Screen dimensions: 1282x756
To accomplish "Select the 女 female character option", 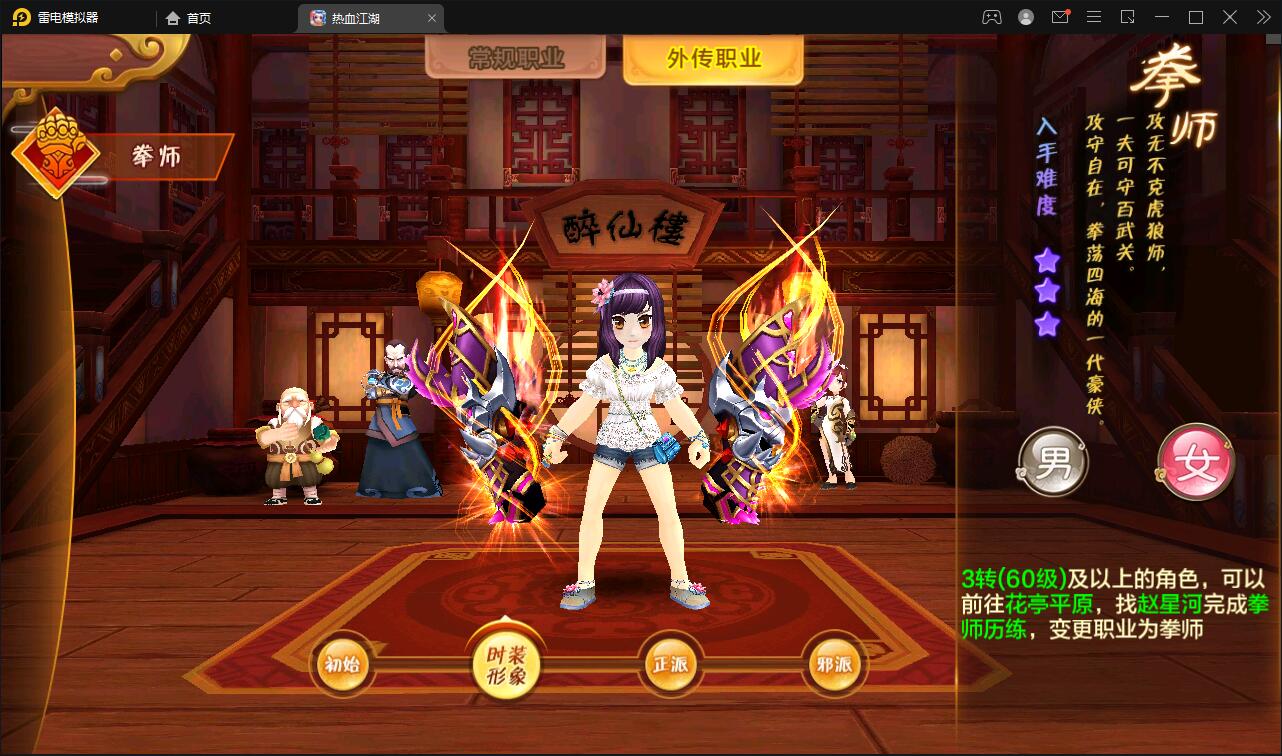I will pos(1196,460).
